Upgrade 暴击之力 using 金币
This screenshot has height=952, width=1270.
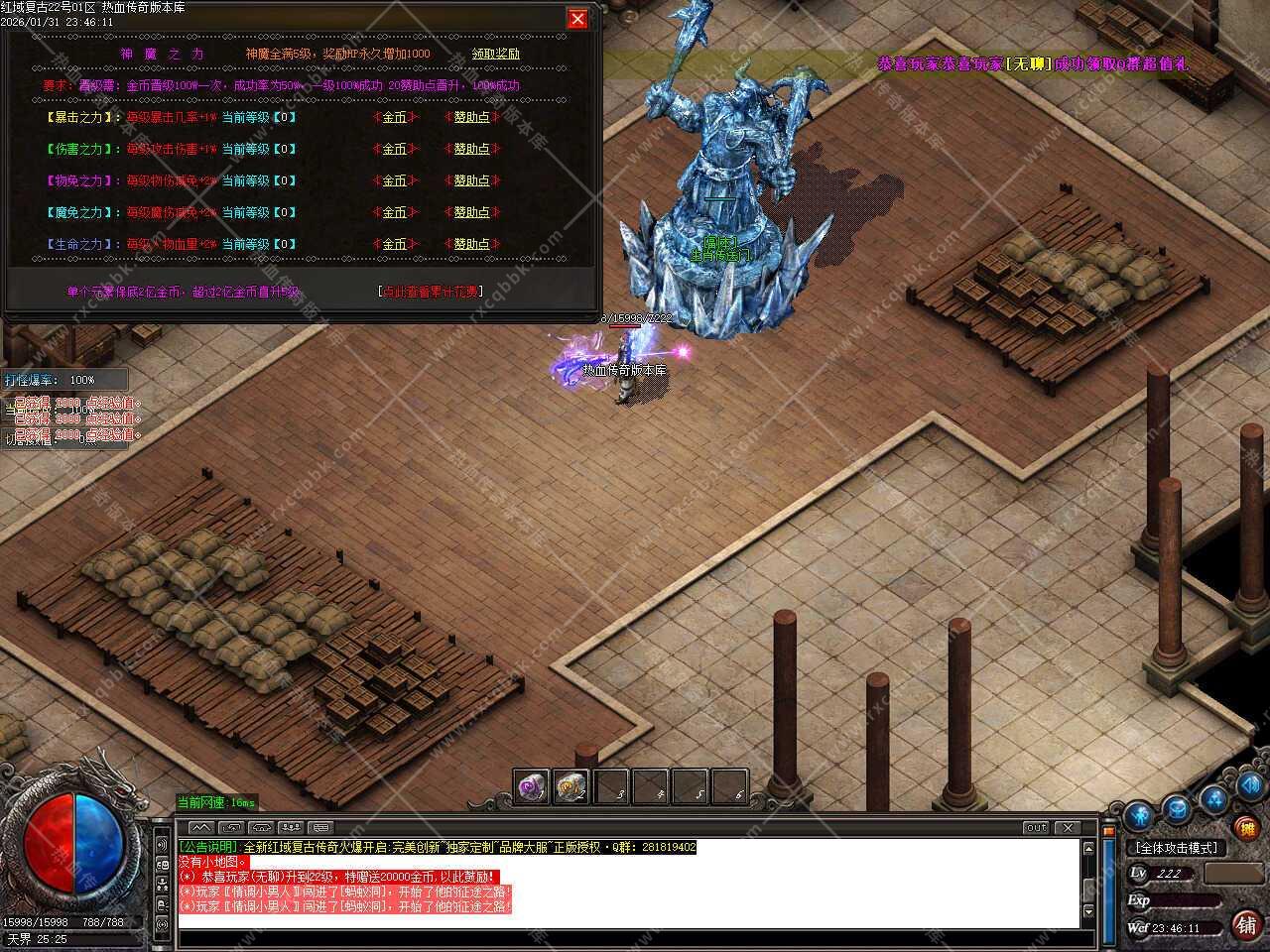pyautogui.click(x=395, y=117)
